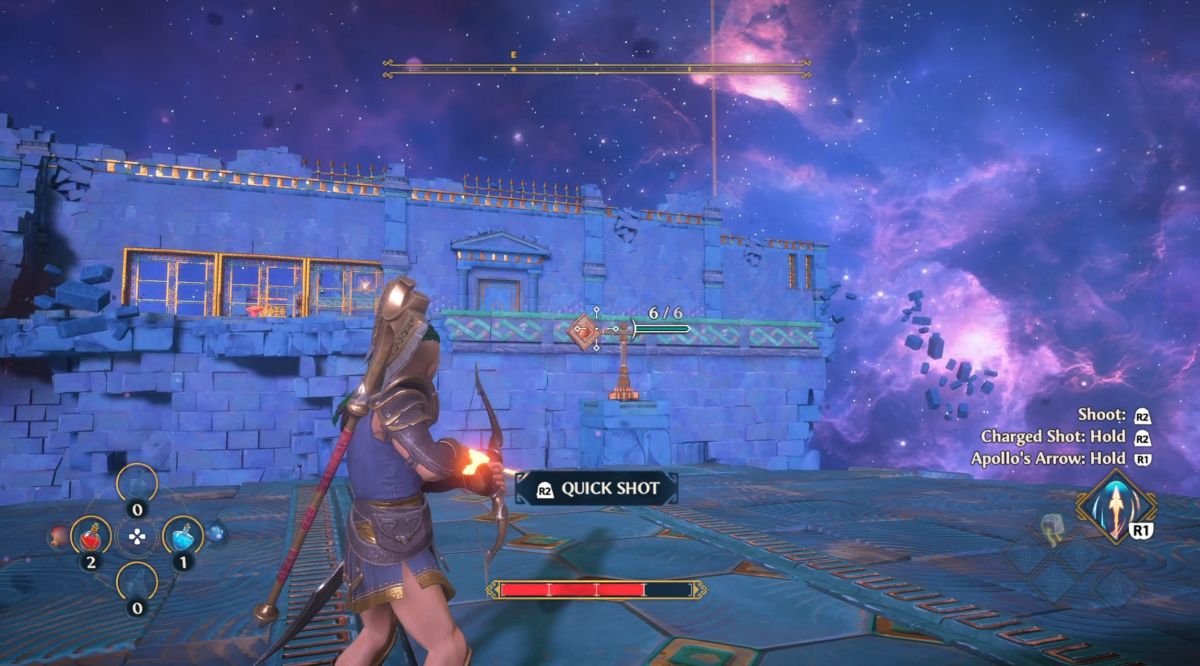Select the pomegranate icon beside the health potion
Screen dimensions: 1200x666
(57, 537)
